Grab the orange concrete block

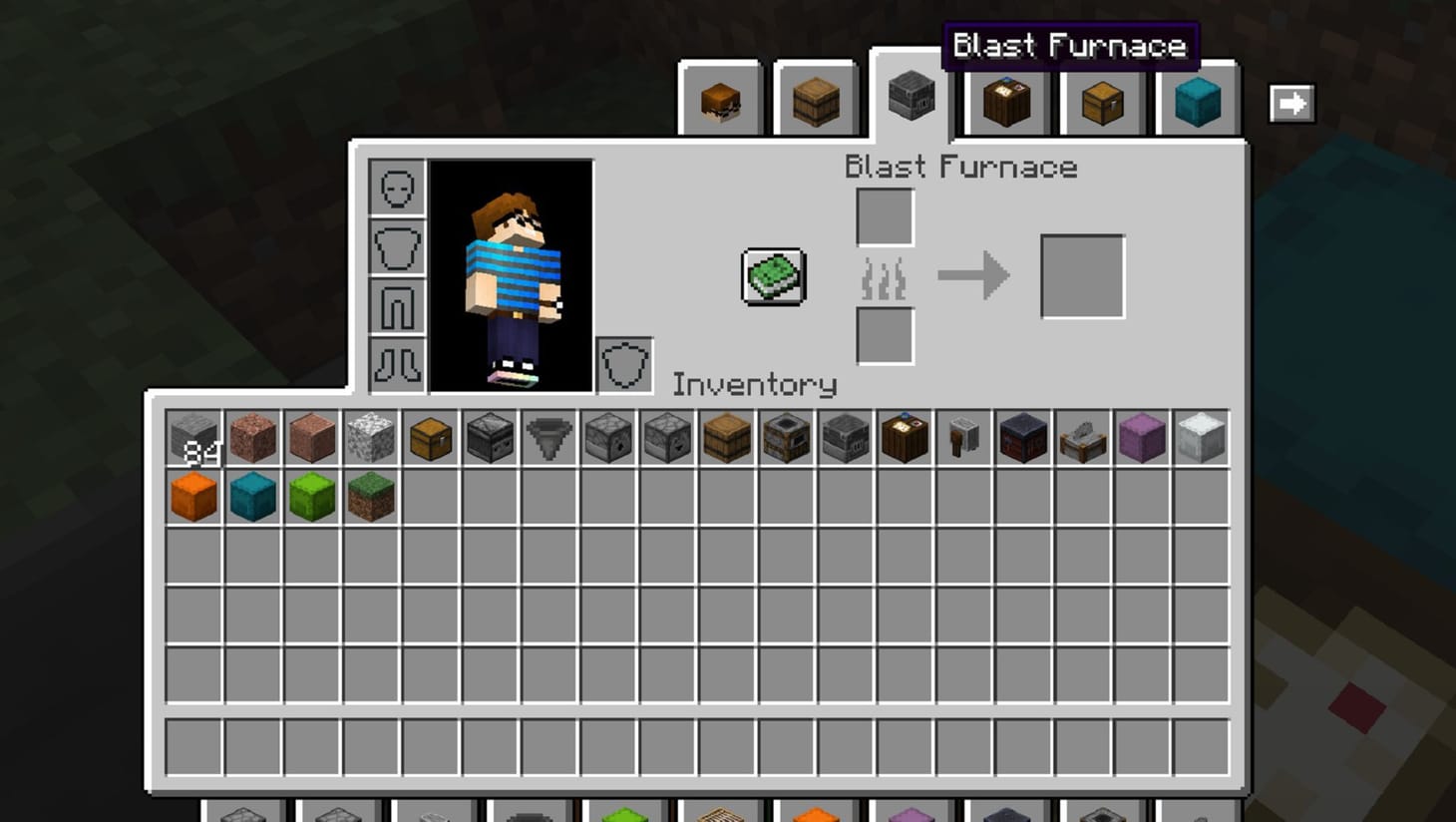[x=194, y=496]
